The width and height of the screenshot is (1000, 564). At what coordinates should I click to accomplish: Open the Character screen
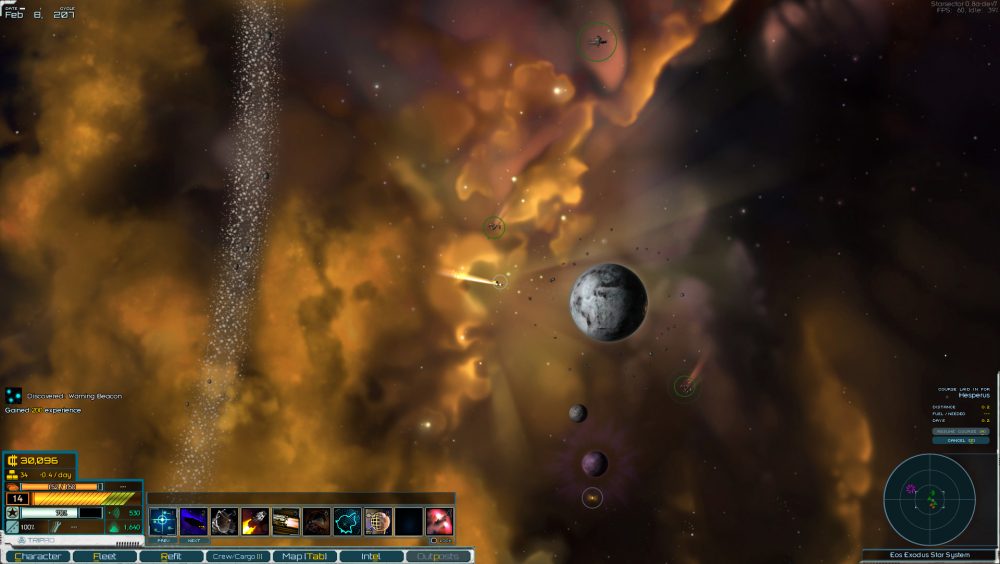pyautogui.click(x=39, y=556)
